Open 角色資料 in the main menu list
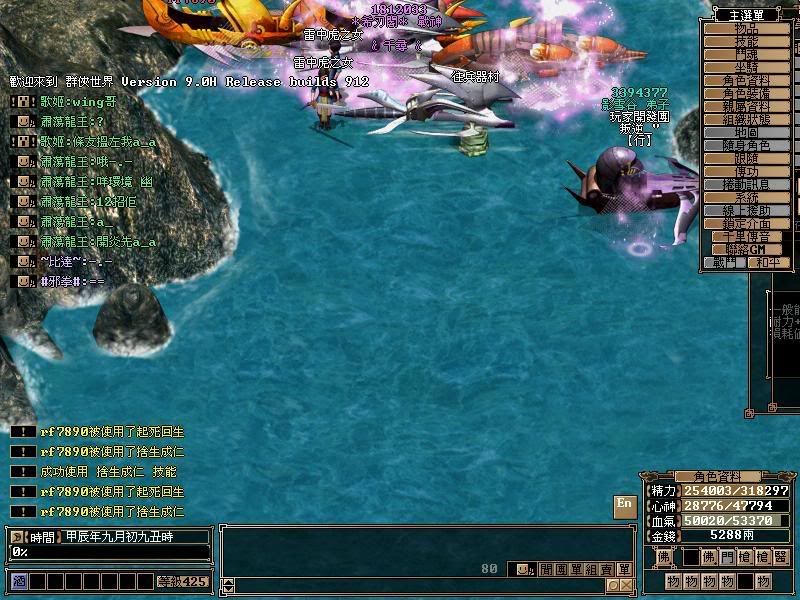This screenshot has height=600, width=800. point(747,81)
